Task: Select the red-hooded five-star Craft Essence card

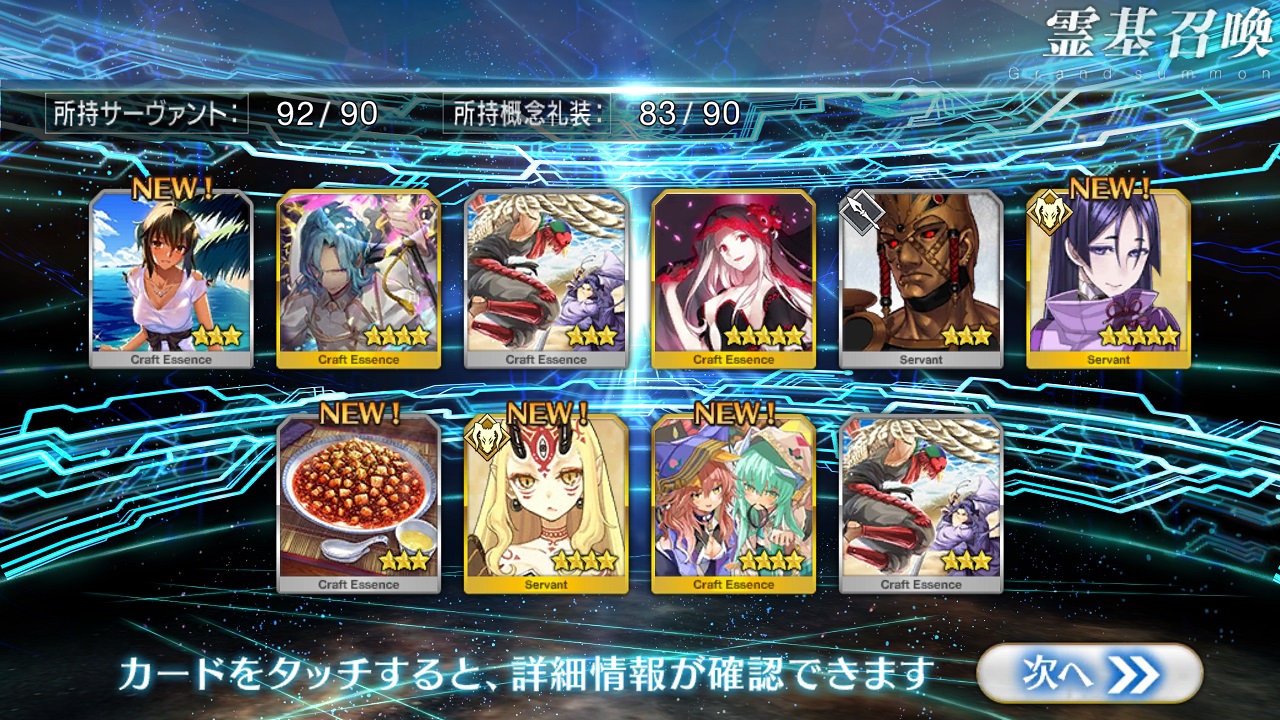Action: tap(734, 278)
